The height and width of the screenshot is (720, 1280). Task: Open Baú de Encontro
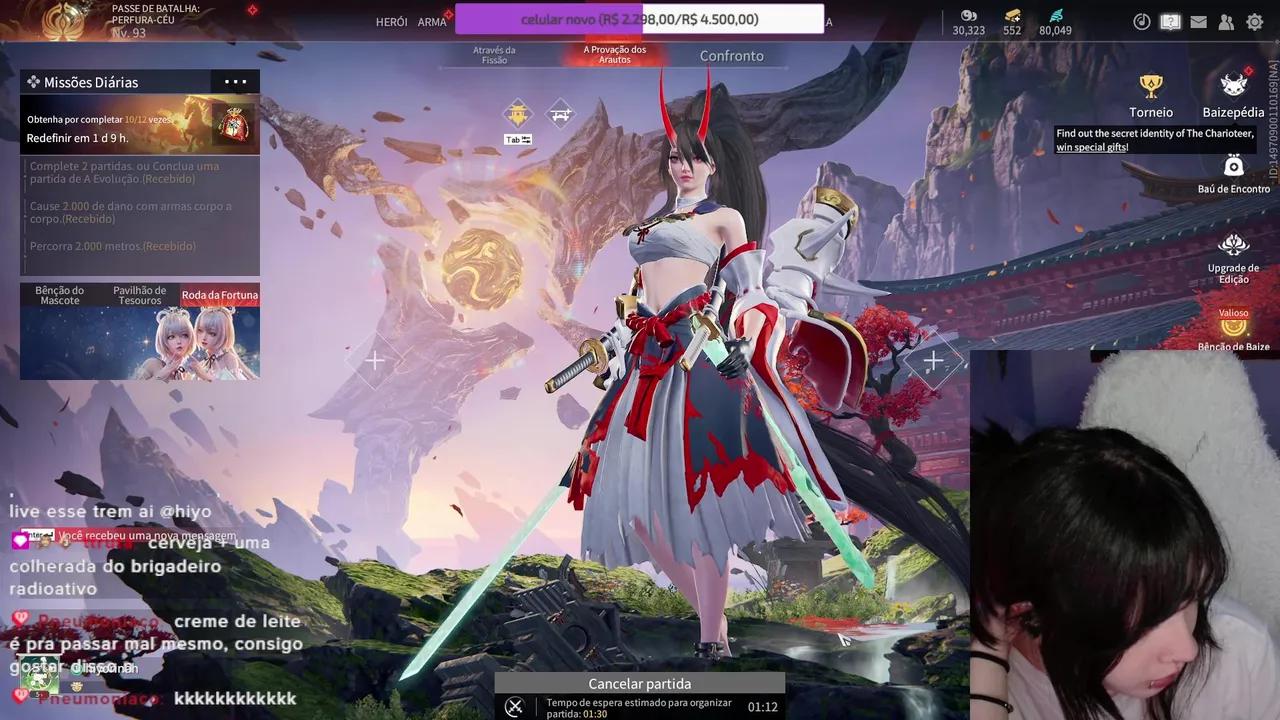[1234, 173]
